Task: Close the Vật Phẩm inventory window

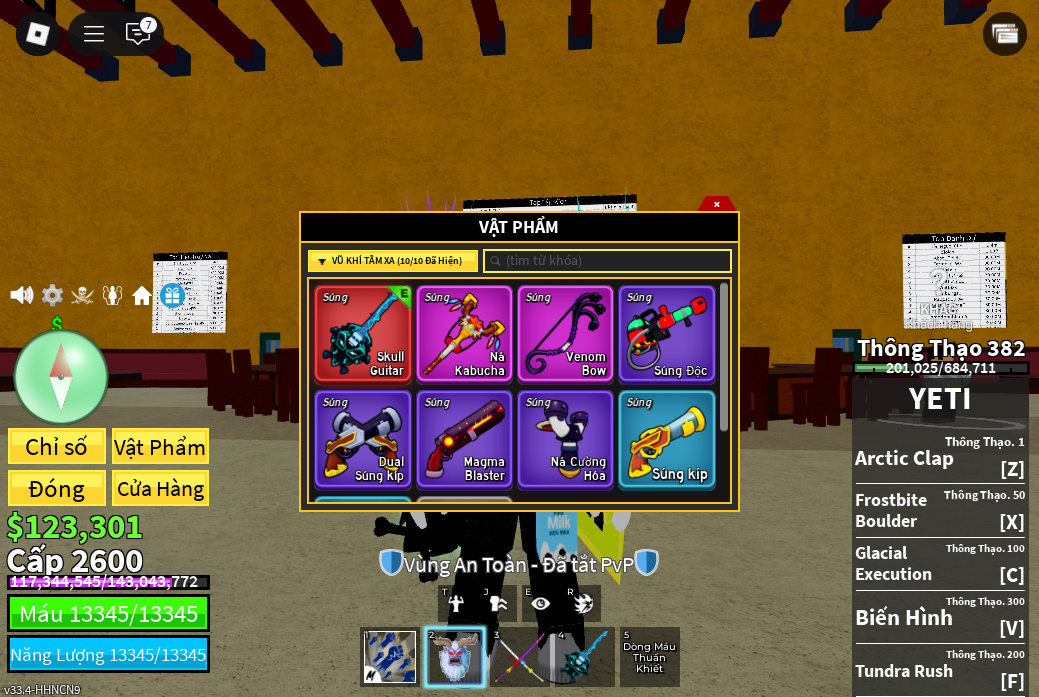Action: (717, 204)
